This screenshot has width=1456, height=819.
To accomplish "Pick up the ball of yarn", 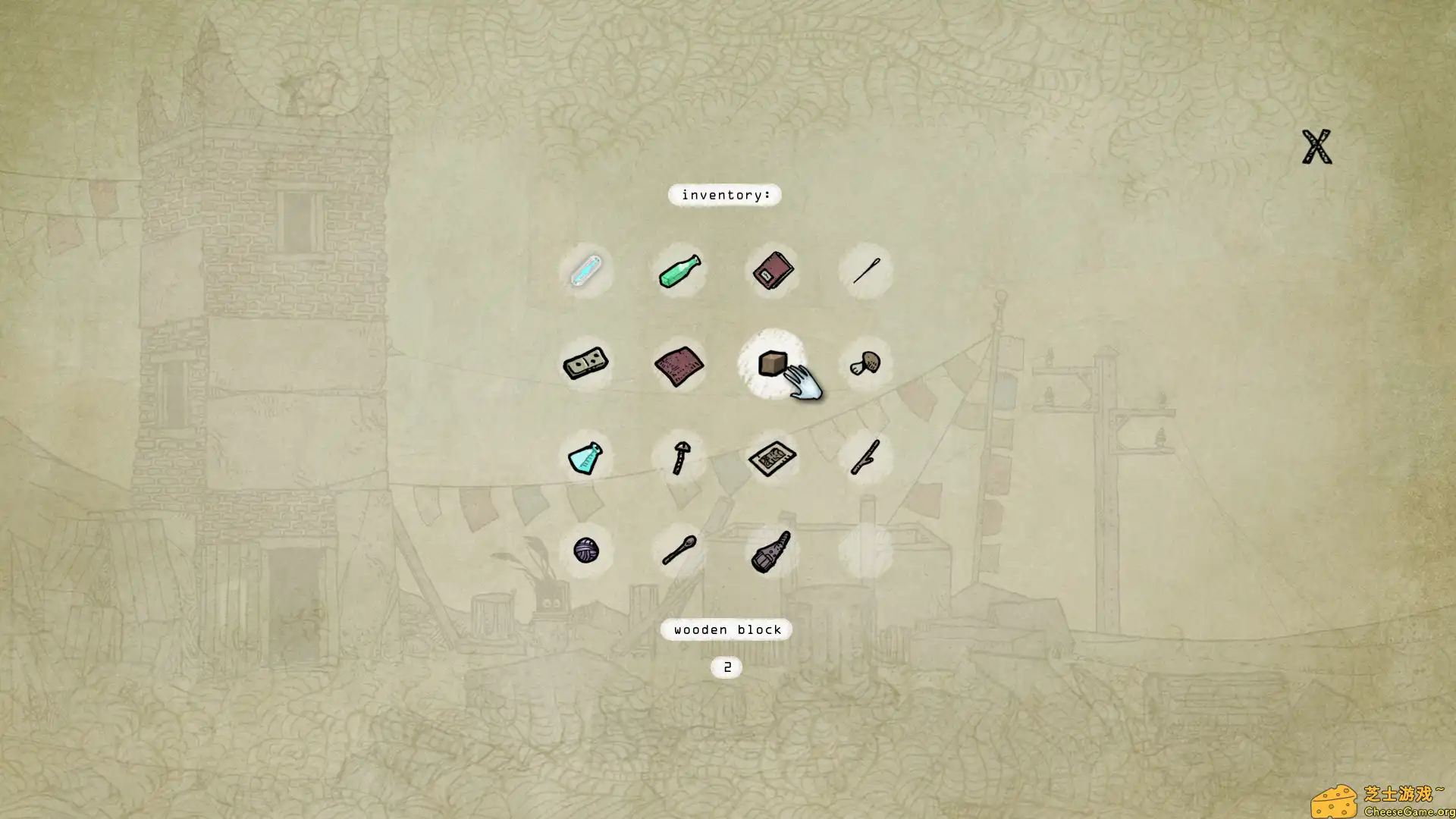I will tap(585, 550).
